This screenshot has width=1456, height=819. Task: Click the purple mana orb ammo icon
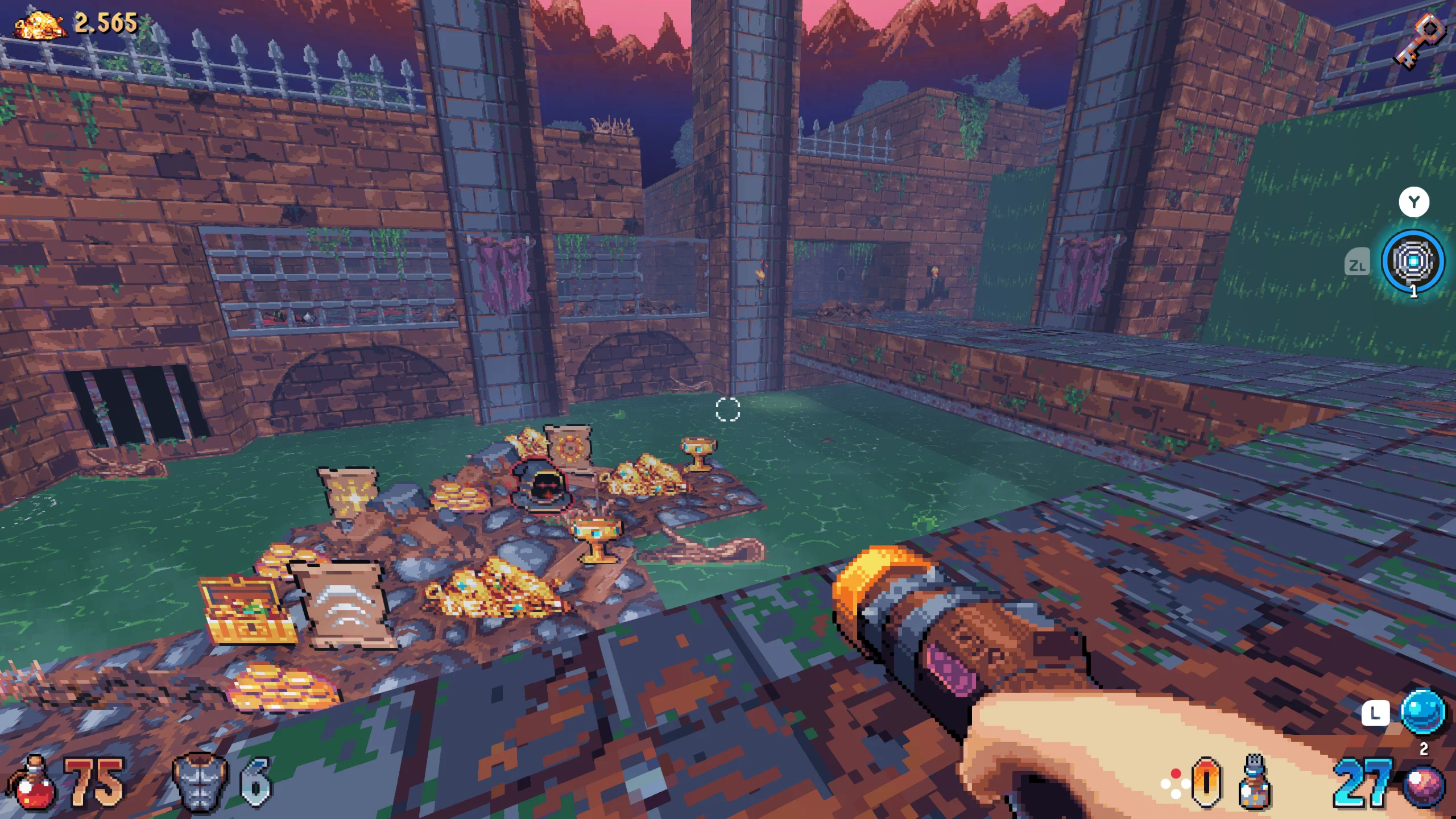coord(1425,786)
